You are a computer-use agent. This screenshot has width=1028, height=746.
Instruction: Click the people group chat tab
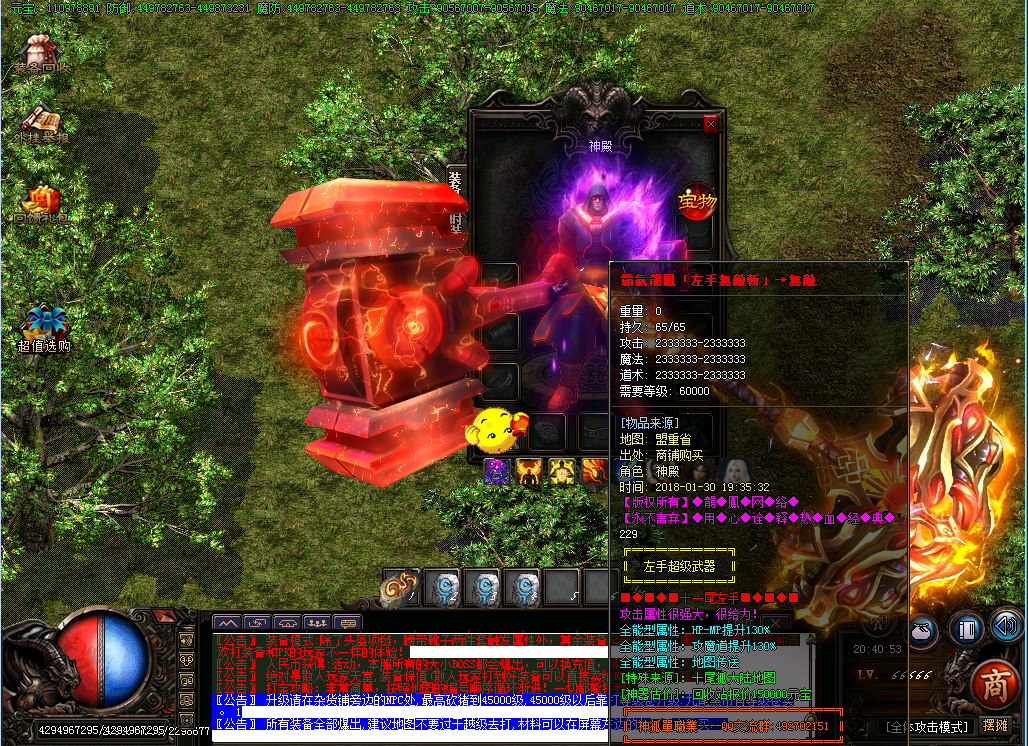tap(317, 623)
